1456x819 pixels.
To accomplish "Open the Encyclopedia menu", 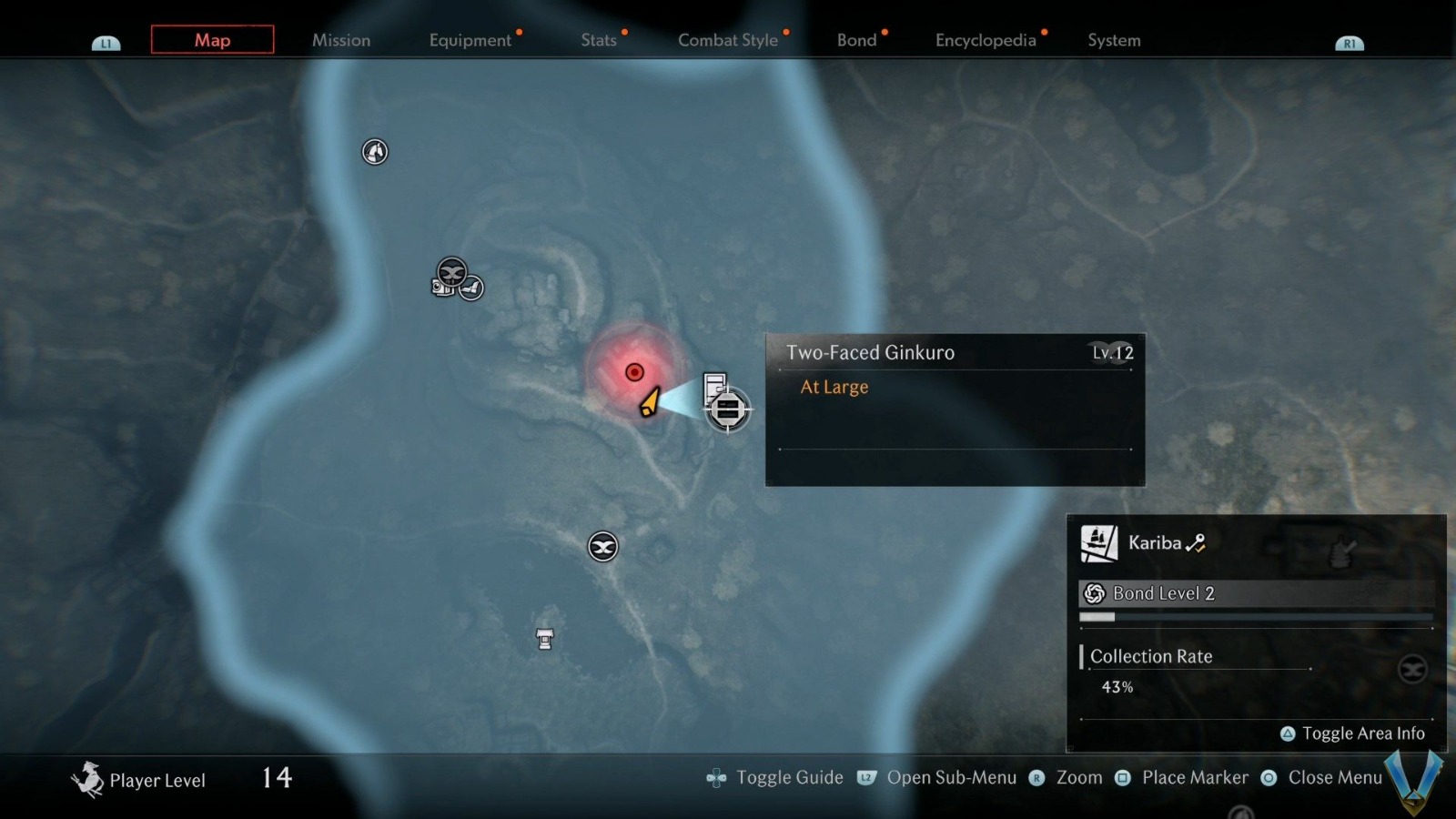I will tap(986, 40).
